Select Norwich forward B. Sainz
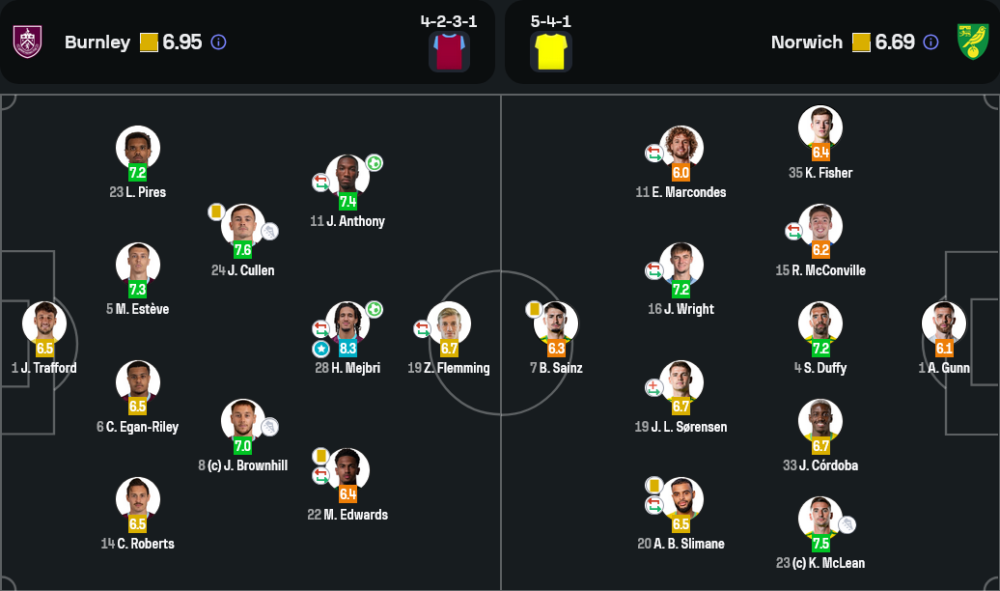 [x=556, y=324]
